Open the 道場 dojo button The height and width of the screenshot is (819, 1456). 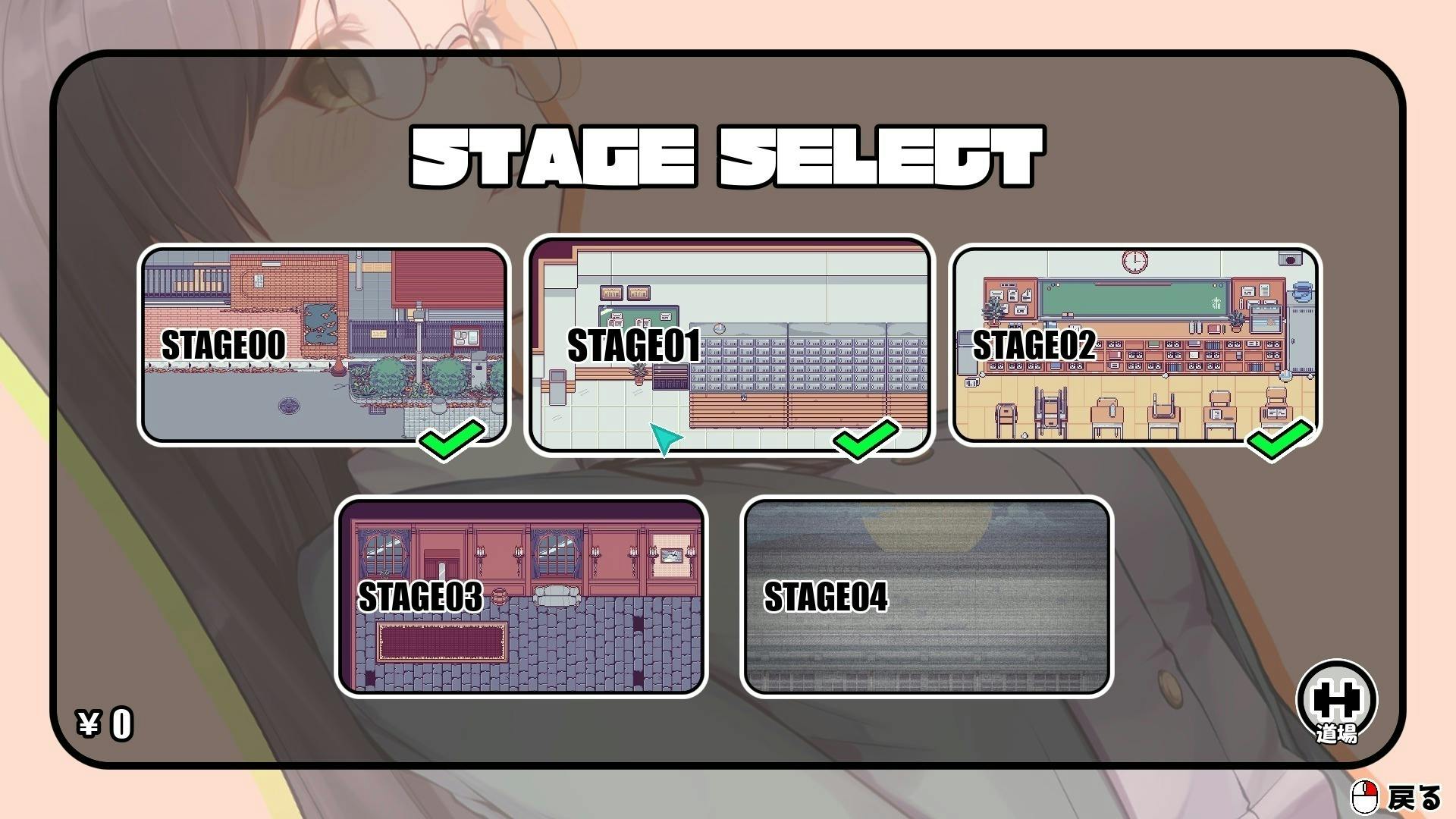pos(1336,701)
